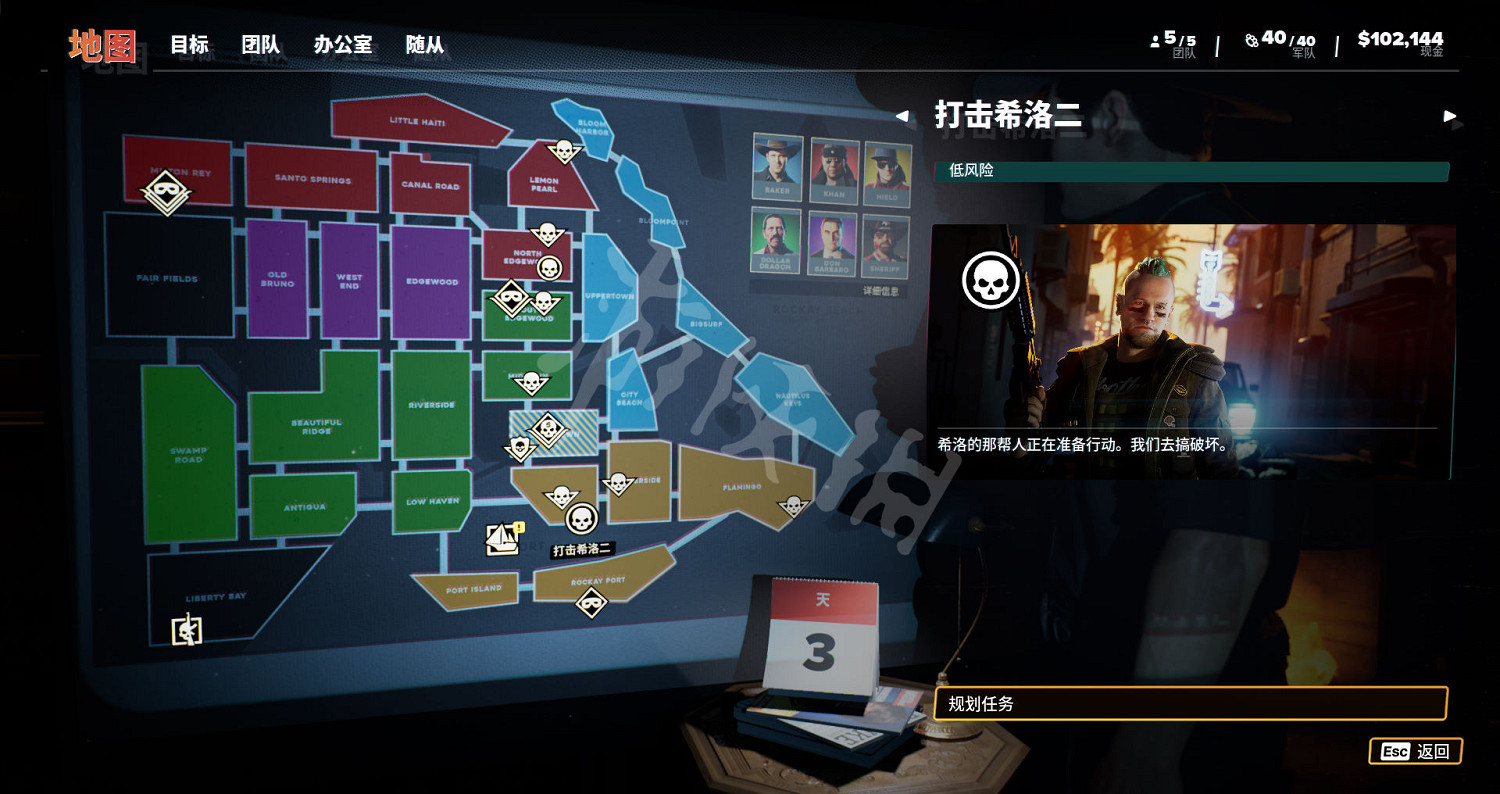Viewport: 1500px width, 794px height.
Task: Open the 随从 menu item
Action: click(426, 45)
